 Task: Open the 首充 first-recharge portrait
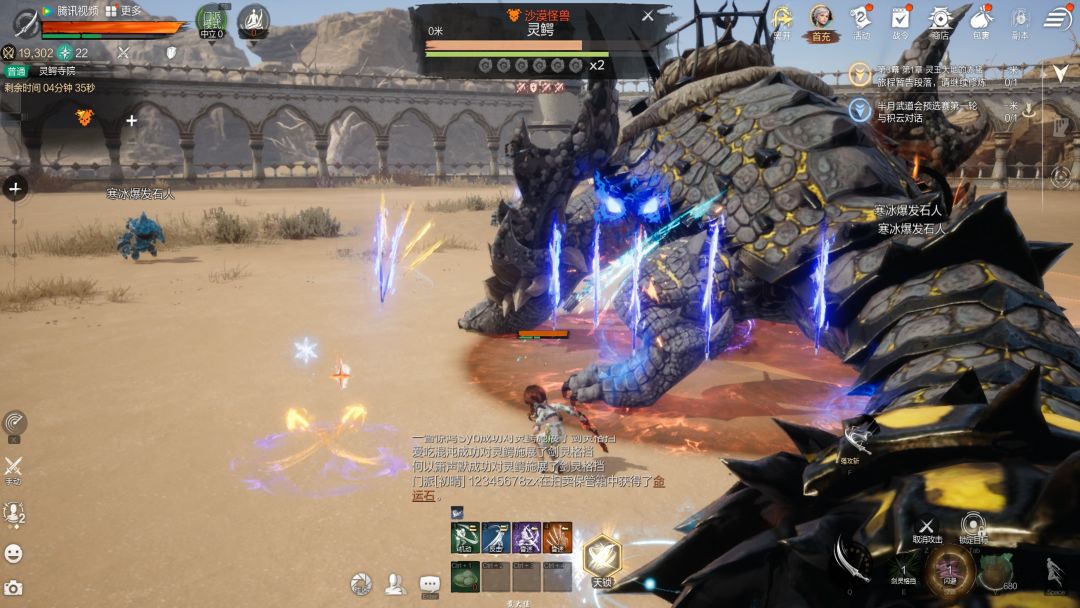(821, 18)
